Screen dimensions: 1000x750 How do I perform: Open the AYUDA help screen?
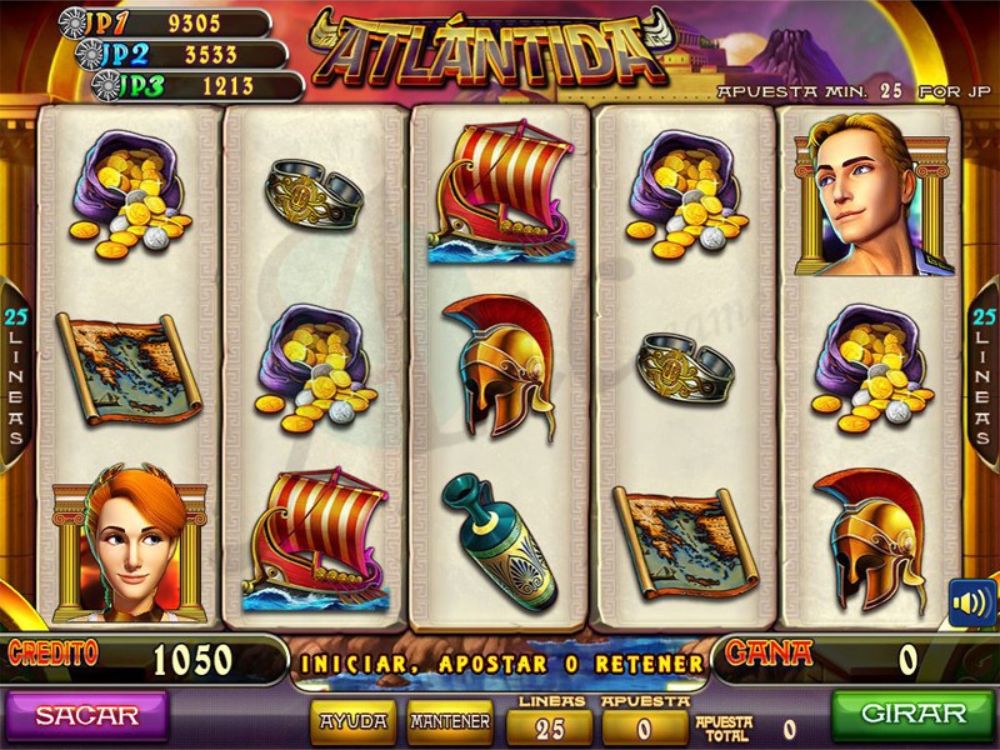[353, 721]
